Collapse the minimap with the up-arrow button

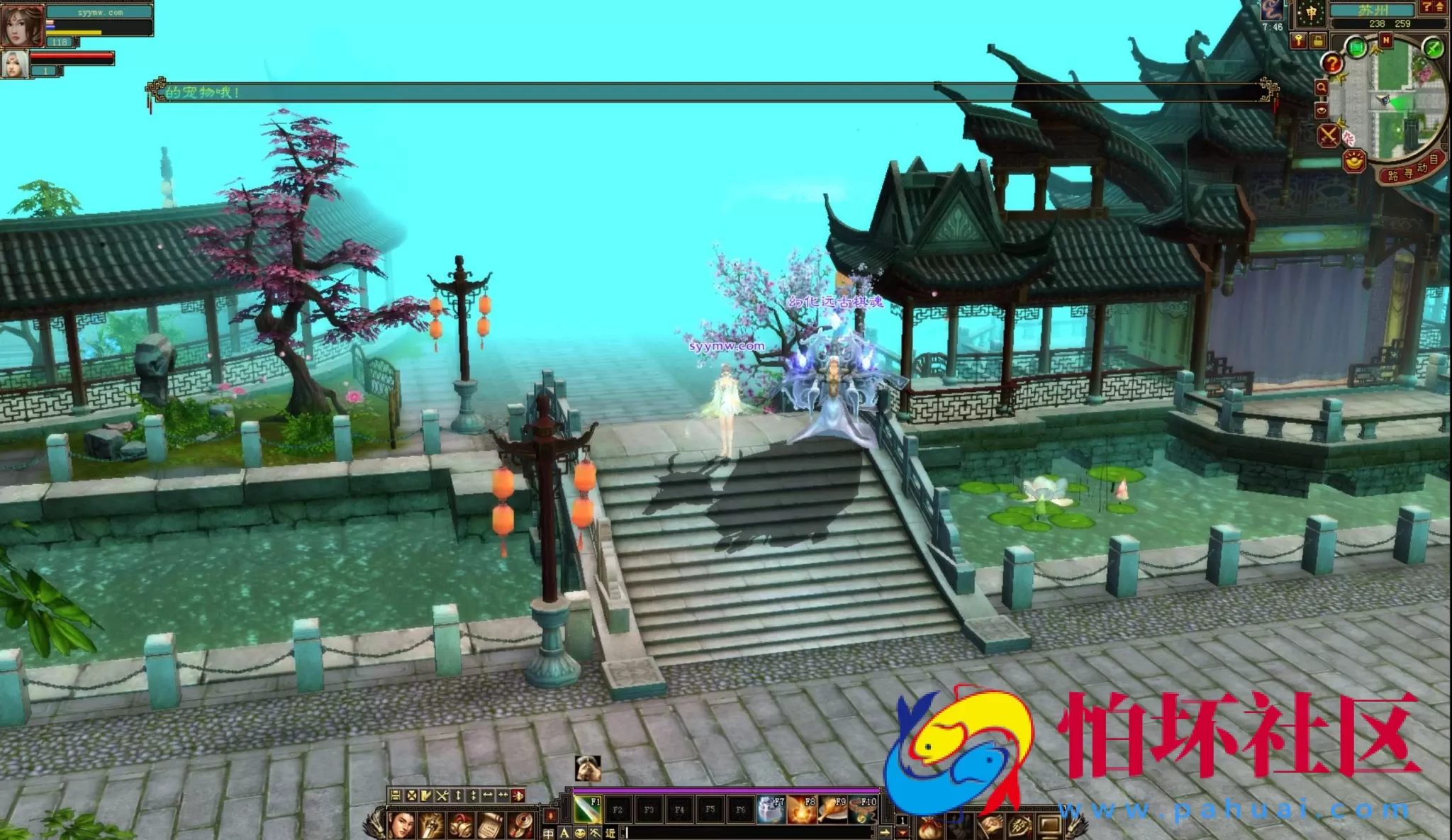pyautogui.click(x=1439, y=9)
